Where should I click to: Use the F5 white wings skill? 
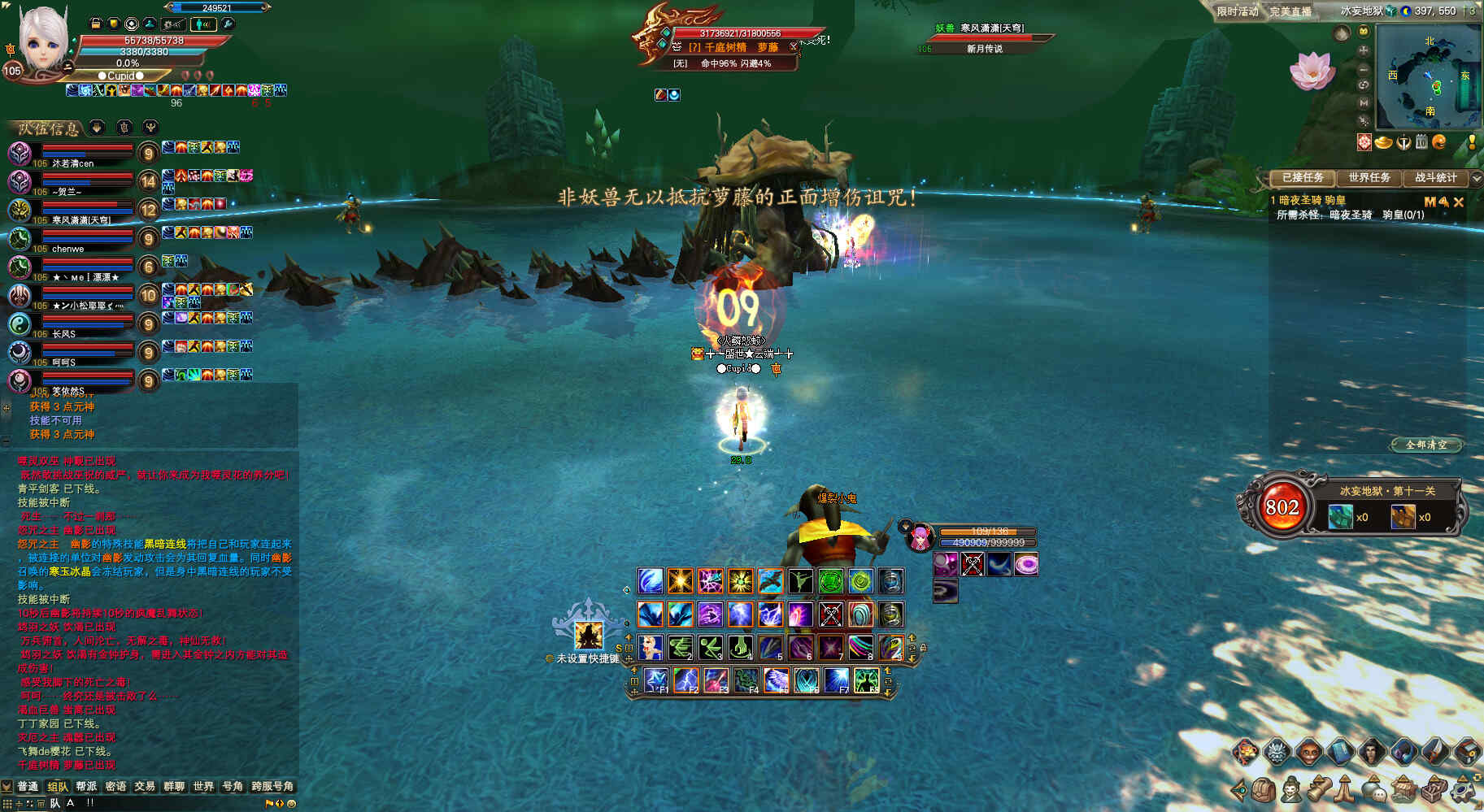coord(776,680)
